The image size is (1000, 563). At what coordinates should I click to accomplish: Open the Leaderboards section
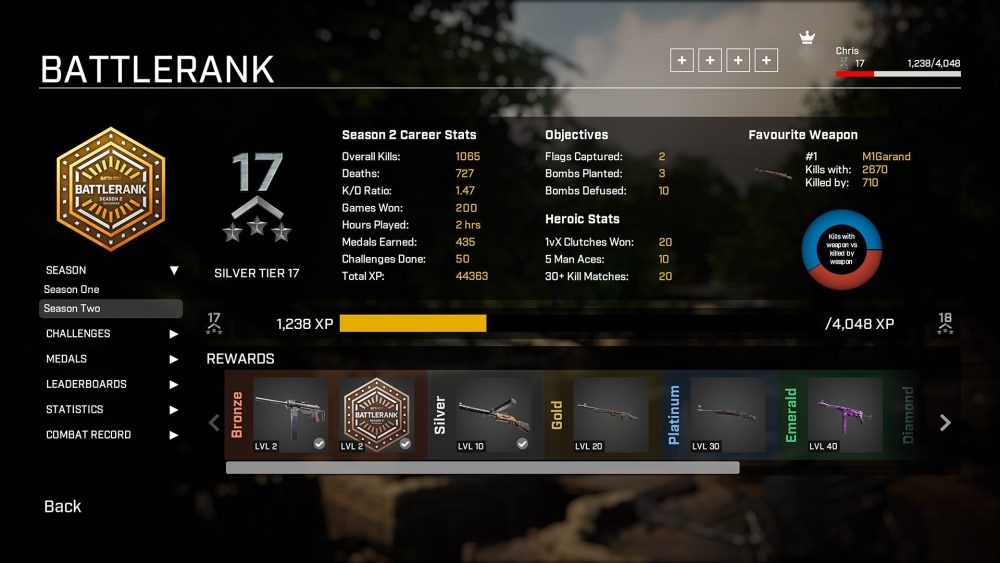tap(110, 384)
